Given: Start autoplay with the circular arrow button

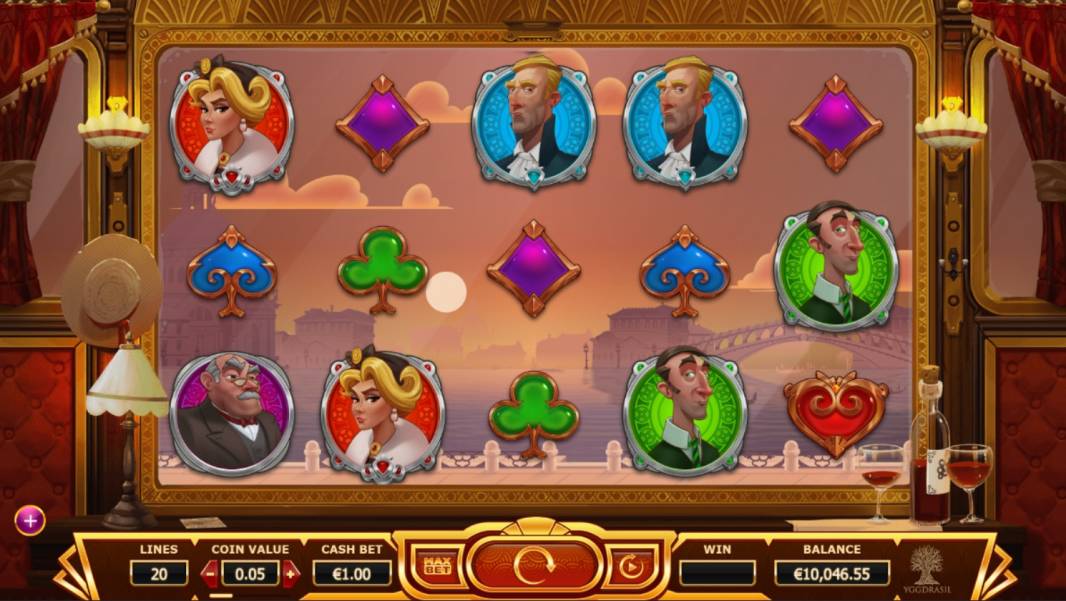Looking at the screenshot, I should (630, 567).
